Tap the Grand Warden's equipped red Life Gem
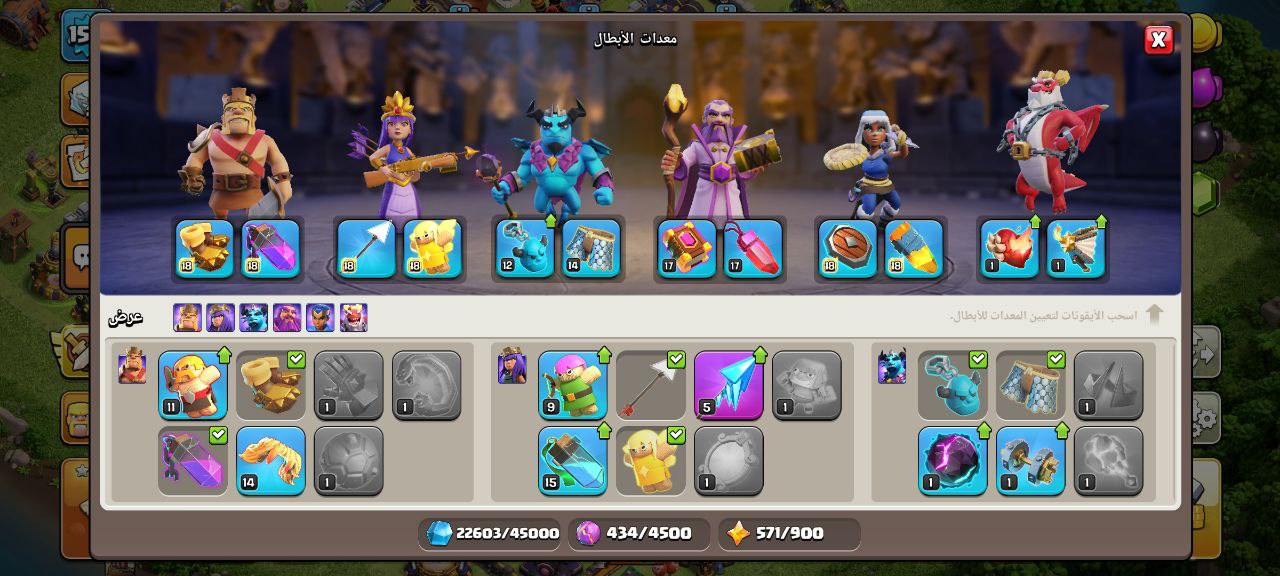 [752, 248]
